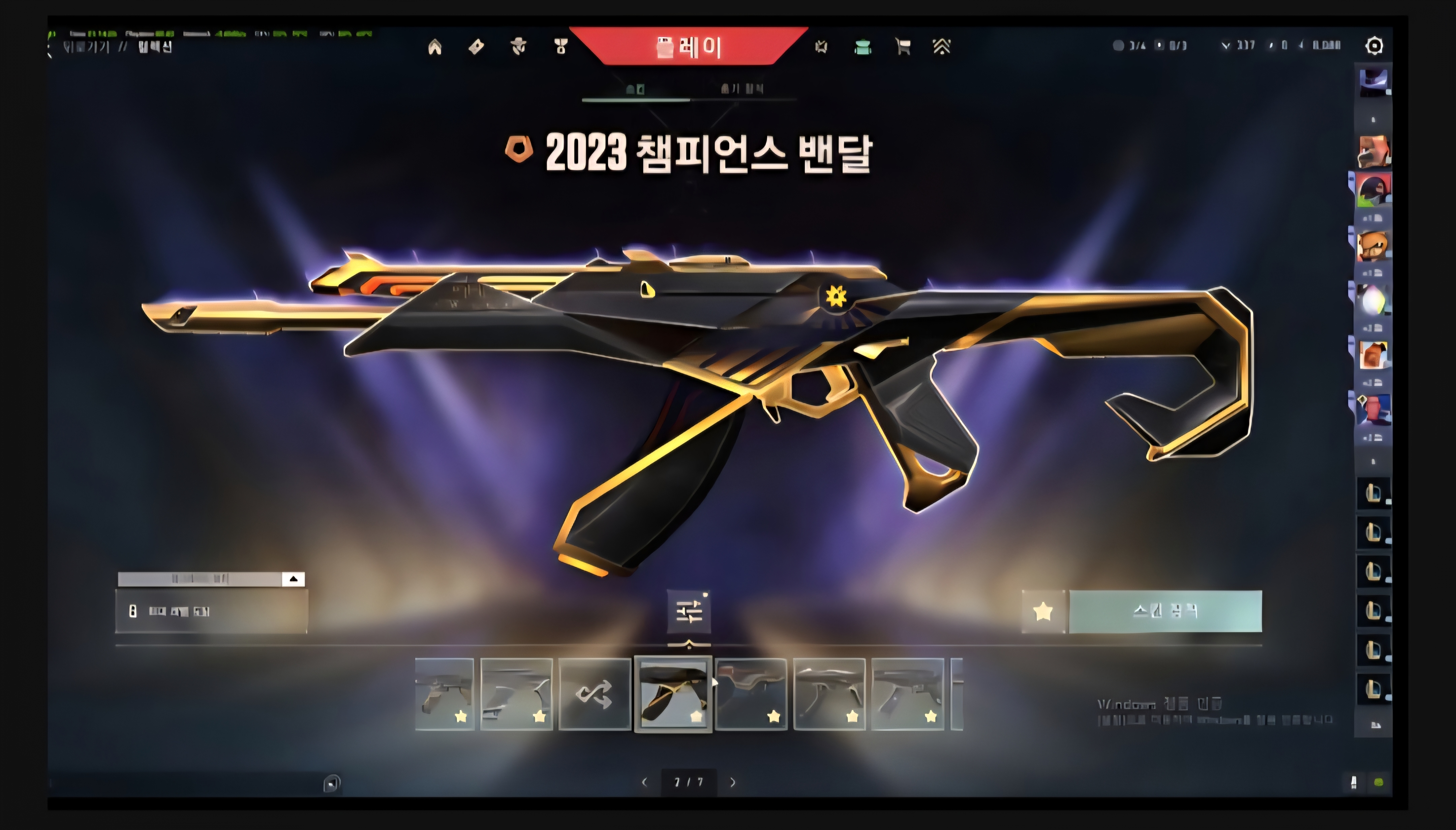This screenshot has width=1456, height=830.
Task: Open the filter sliders button
Action: [x=689, y=611]
